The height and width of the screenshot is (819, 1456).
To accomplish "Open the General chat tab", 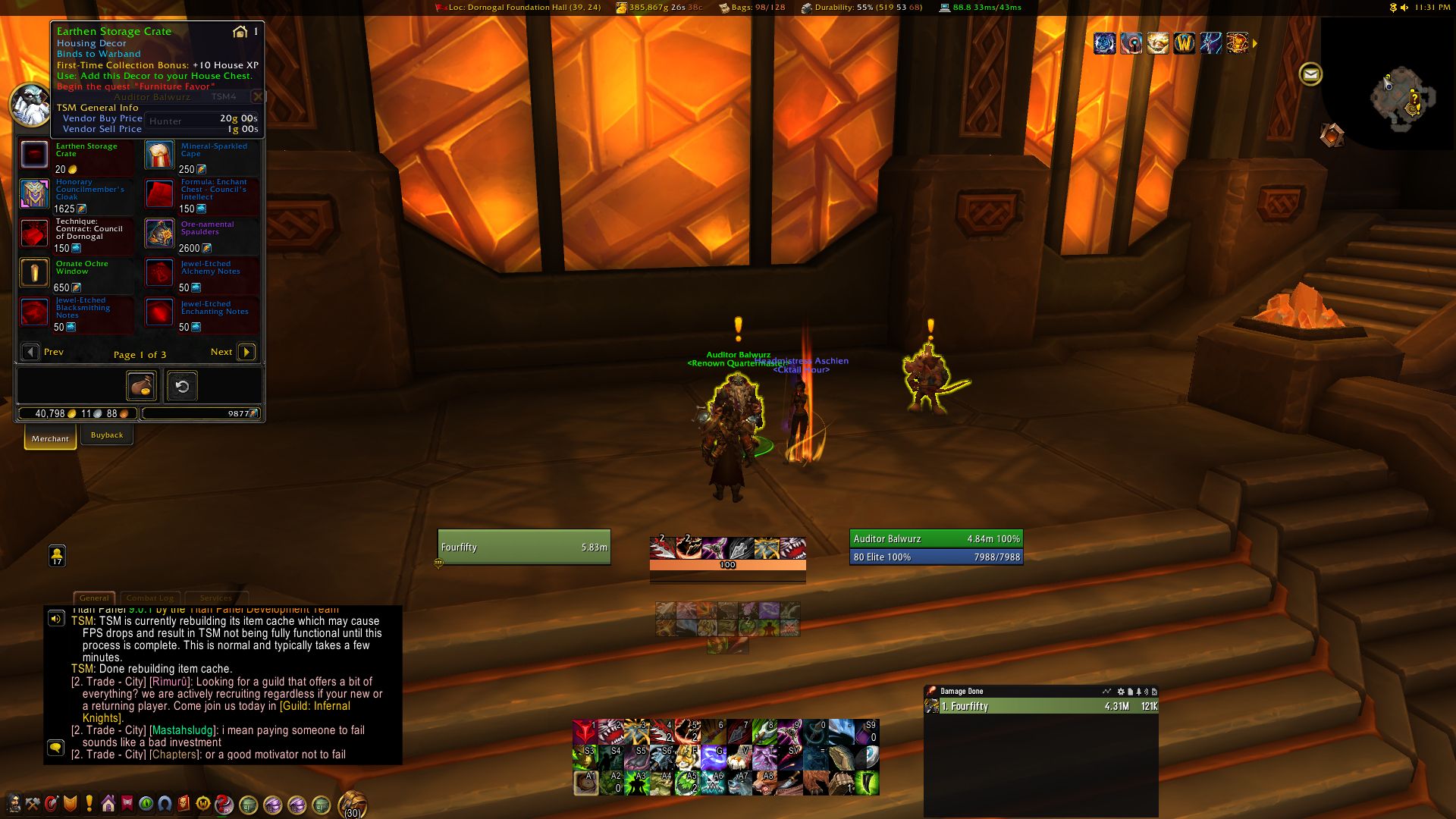I will click(94, 598).
